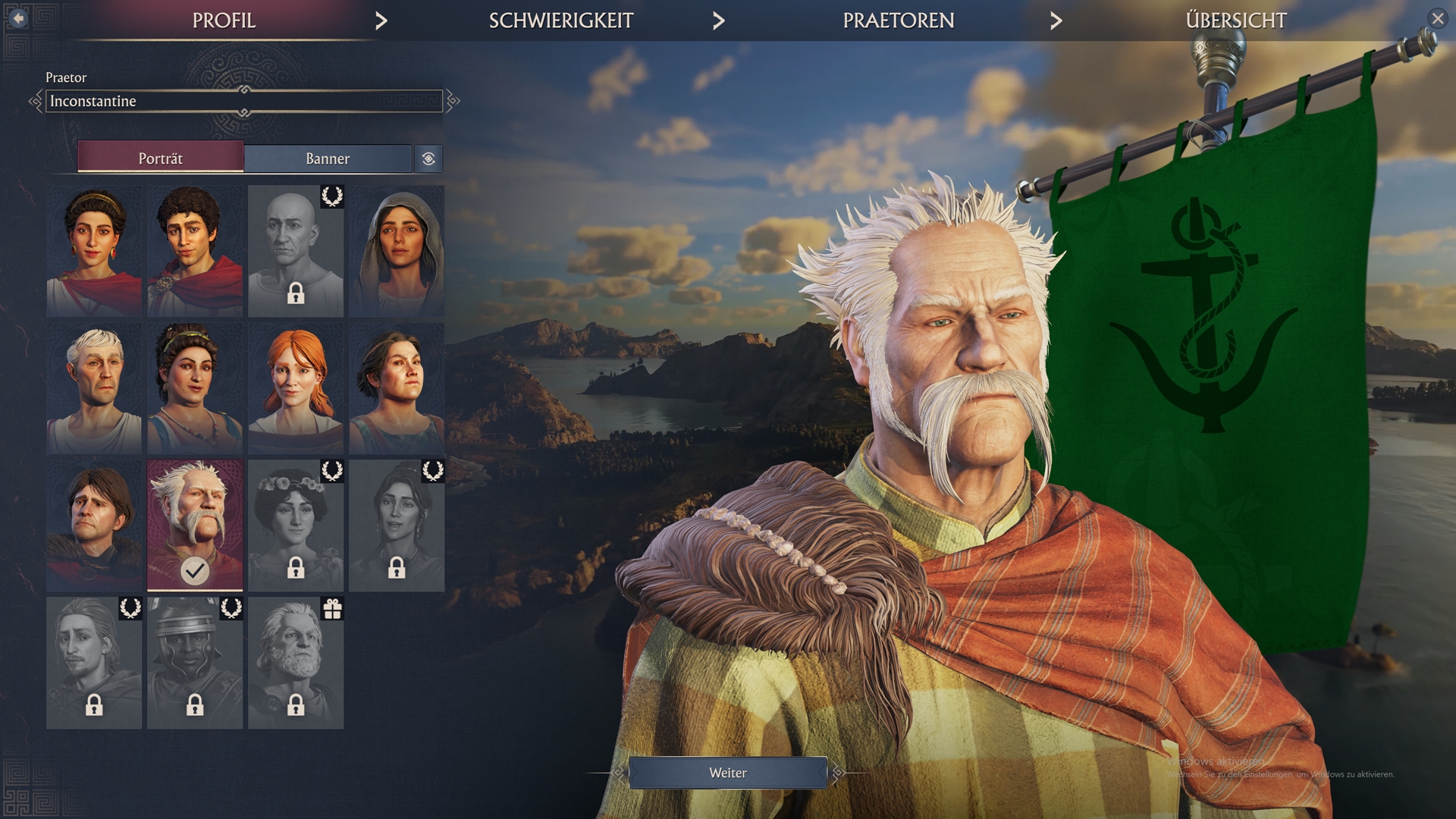Click the randomize icon beside the Banner tab
Image resolution: width=1456 pixels, height=819 pixels.
click(428, 158)
